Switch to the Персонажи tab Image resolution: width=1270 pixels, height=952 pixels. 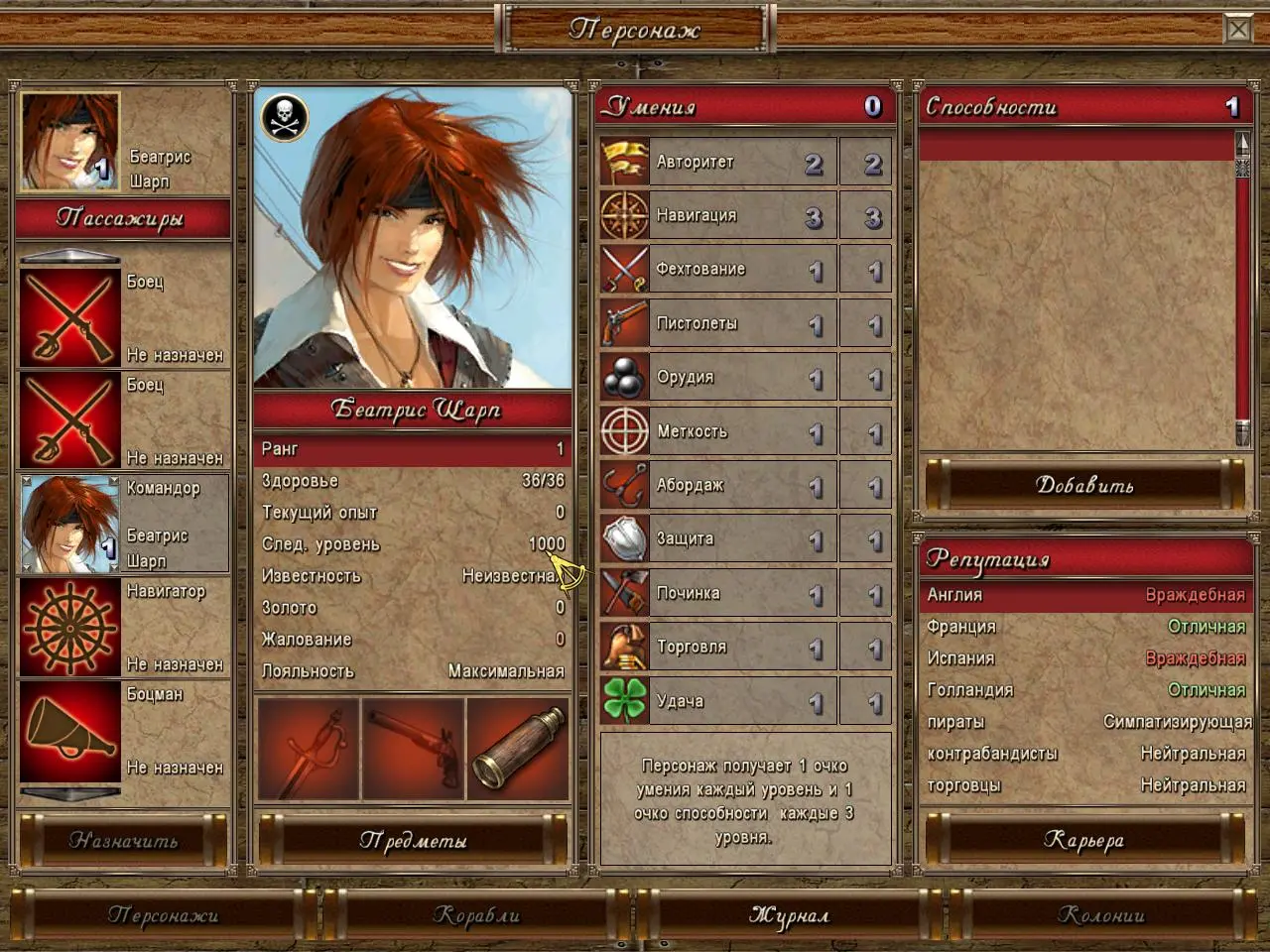(x=163, y=914)
